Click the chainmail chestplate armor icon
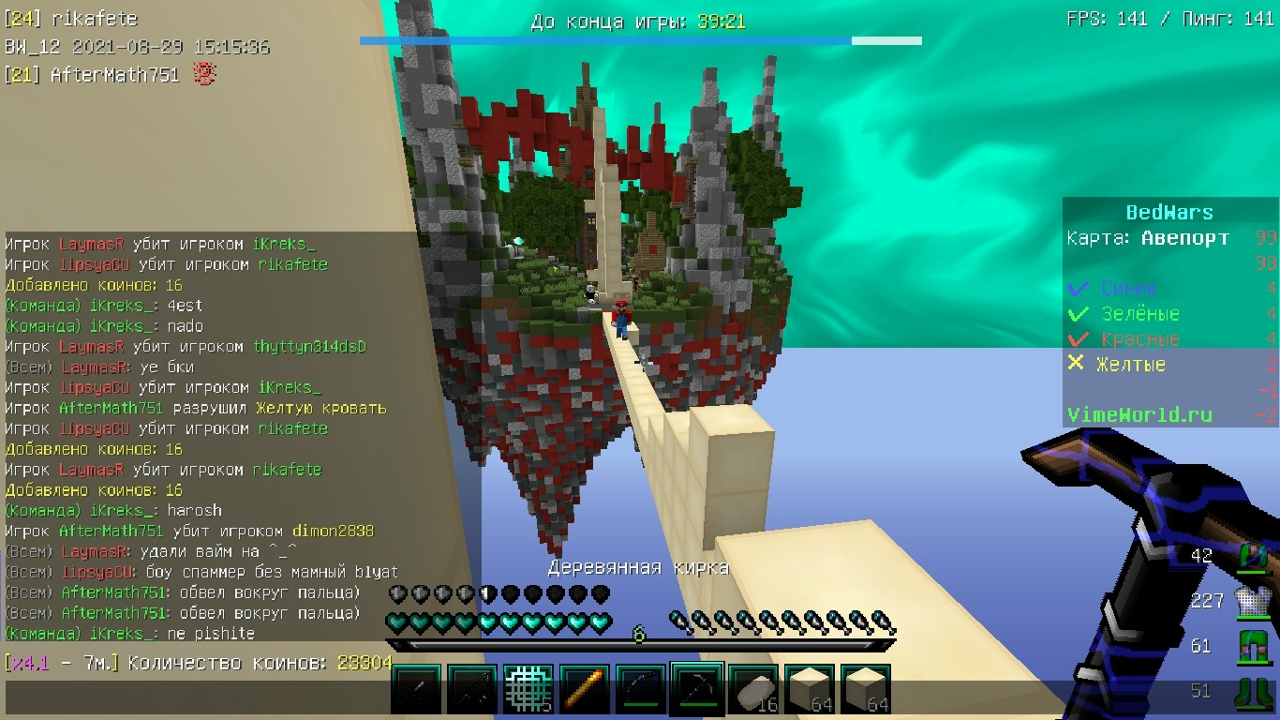The image size is (1280, 720). (x=1251, y=601)
